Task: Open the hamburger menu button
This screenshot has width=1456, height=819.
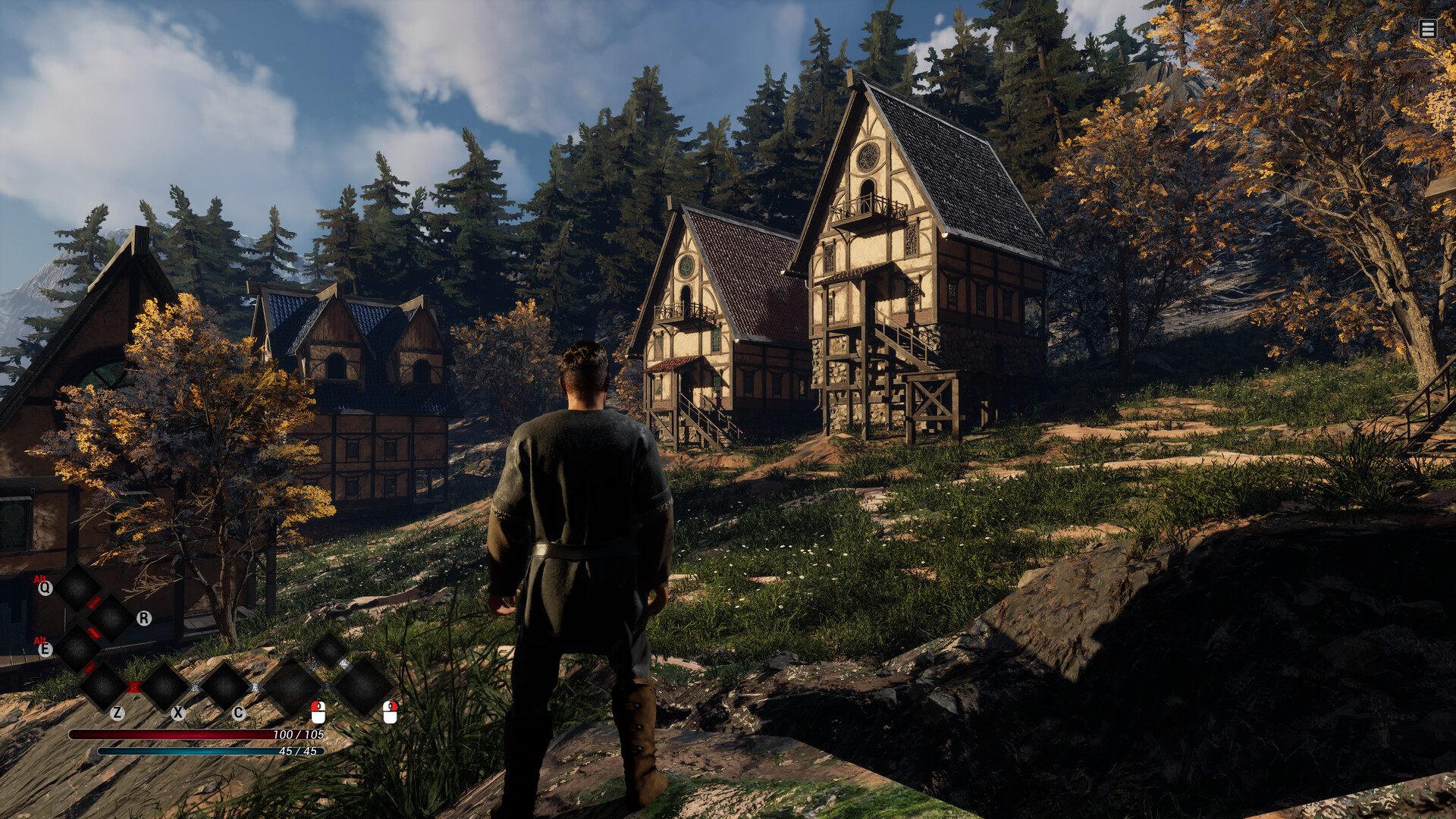Action: (x=1427, y=29)
